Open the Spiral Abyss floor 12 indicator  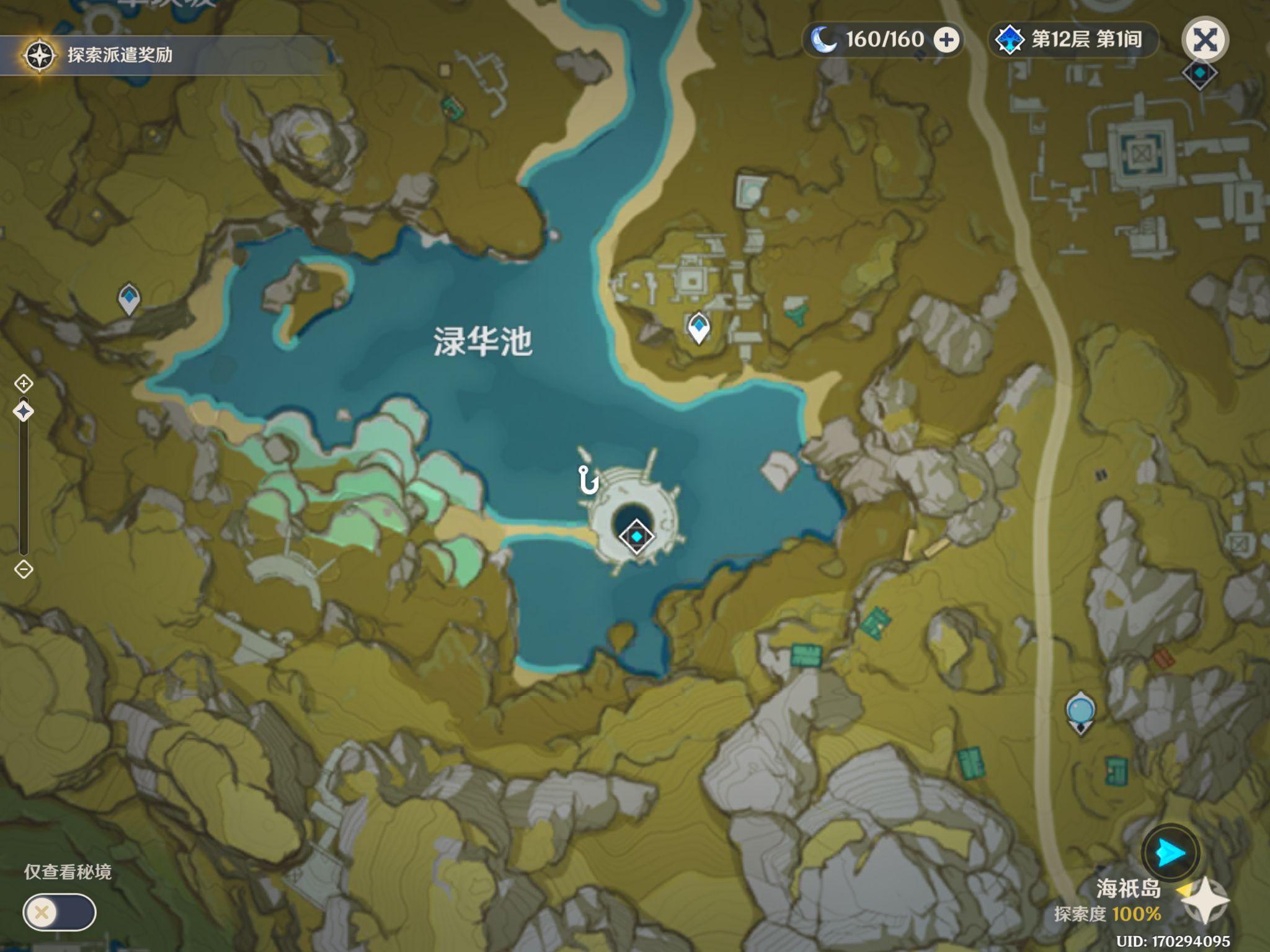coord(1072,40)
